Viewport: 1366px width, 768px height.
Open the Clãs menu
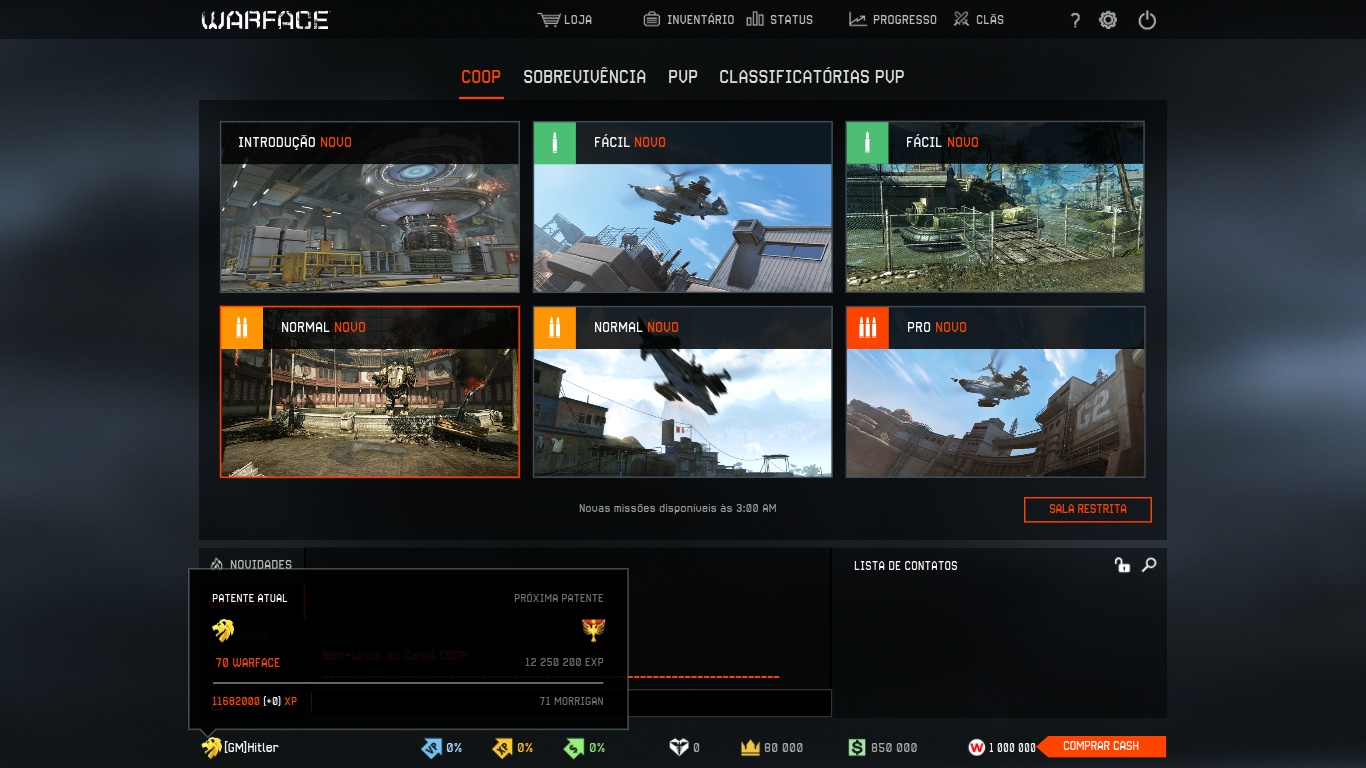point(978,20)
